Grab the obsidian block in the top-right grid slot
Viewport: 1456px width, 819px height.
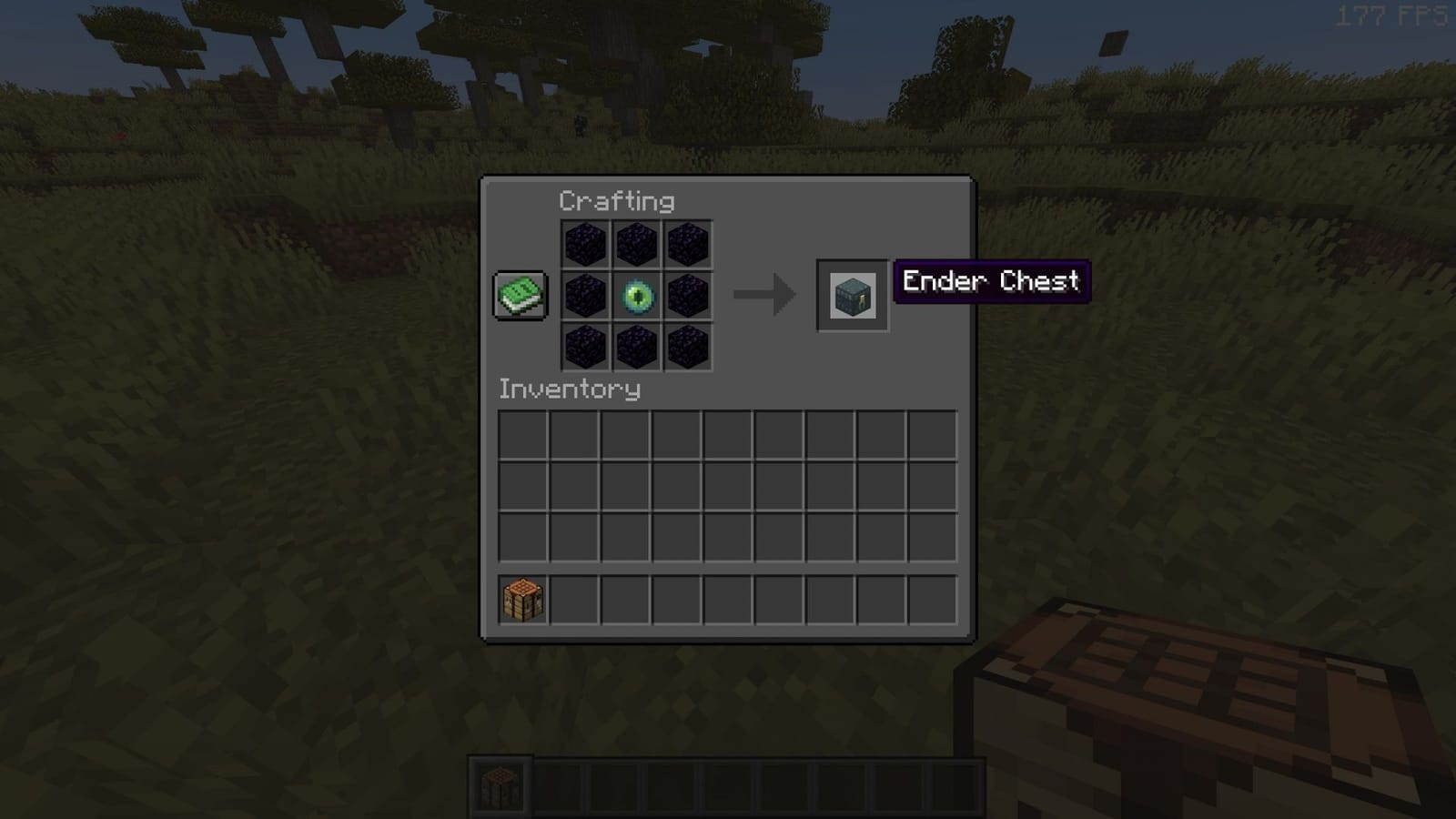pos(689,244)
